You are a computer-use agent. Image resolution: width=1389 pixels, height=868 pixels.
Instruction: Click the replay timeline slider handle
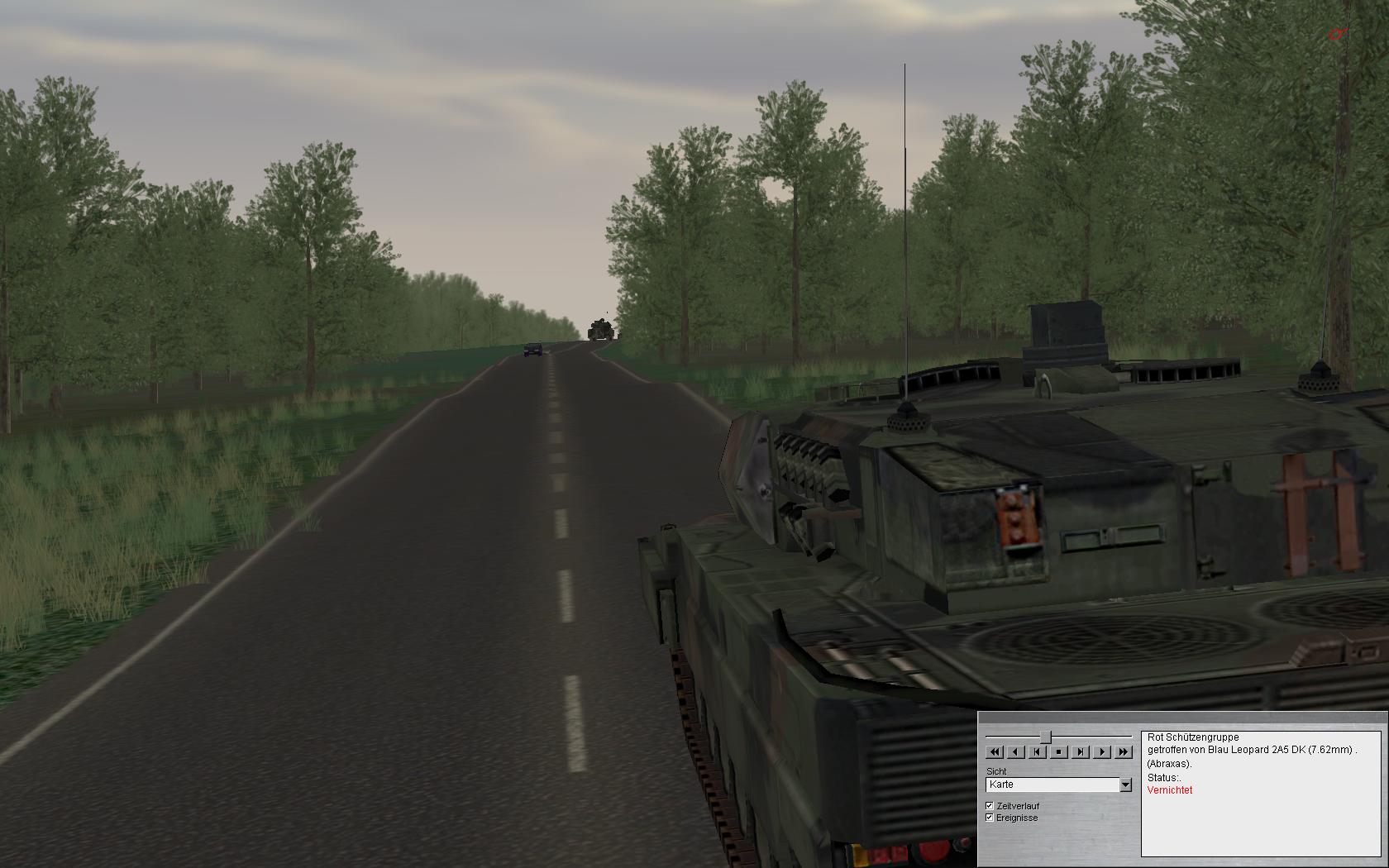point(1046,736)
